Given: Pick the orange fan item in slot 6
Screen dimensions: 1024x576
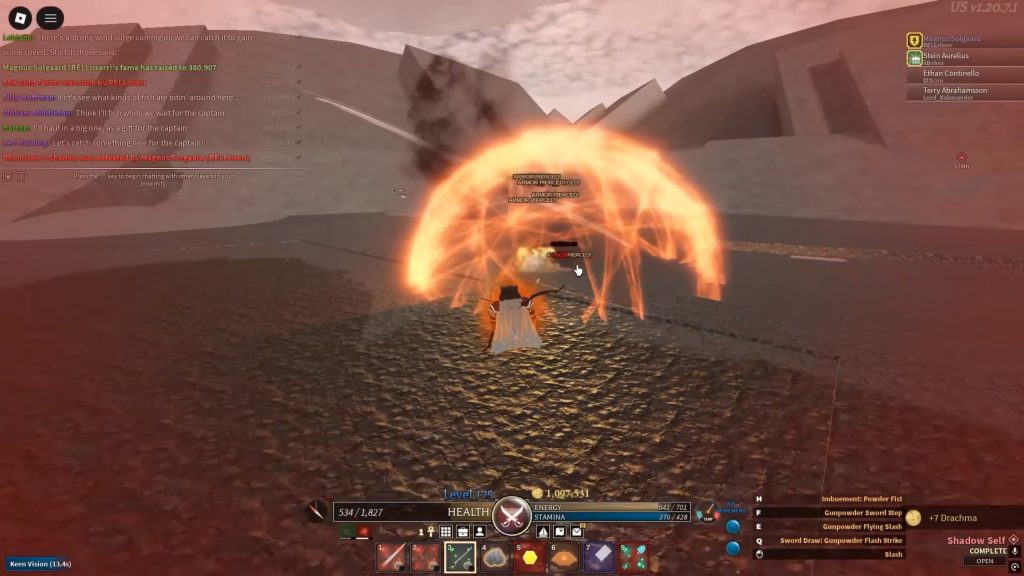Looking at the screenshot, I should [564, 557].
